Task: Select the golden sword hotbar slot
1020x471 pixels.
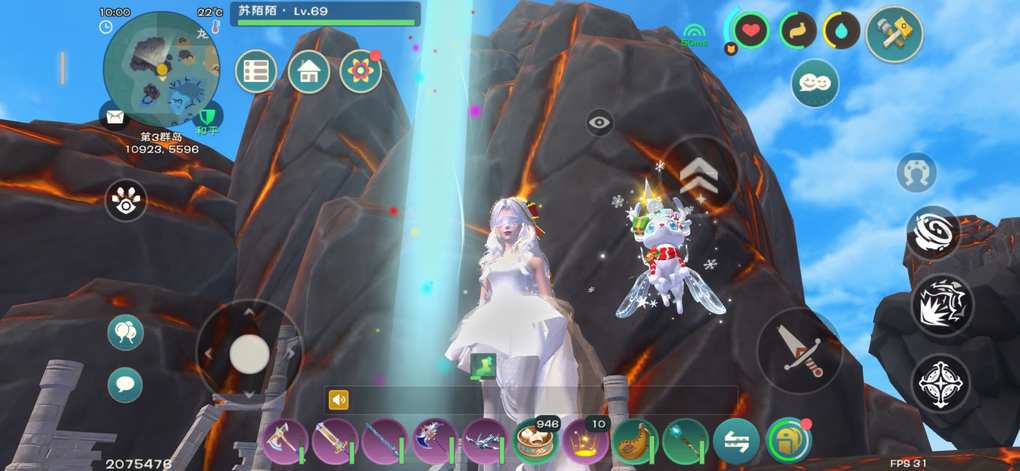Action: [335, 441]
